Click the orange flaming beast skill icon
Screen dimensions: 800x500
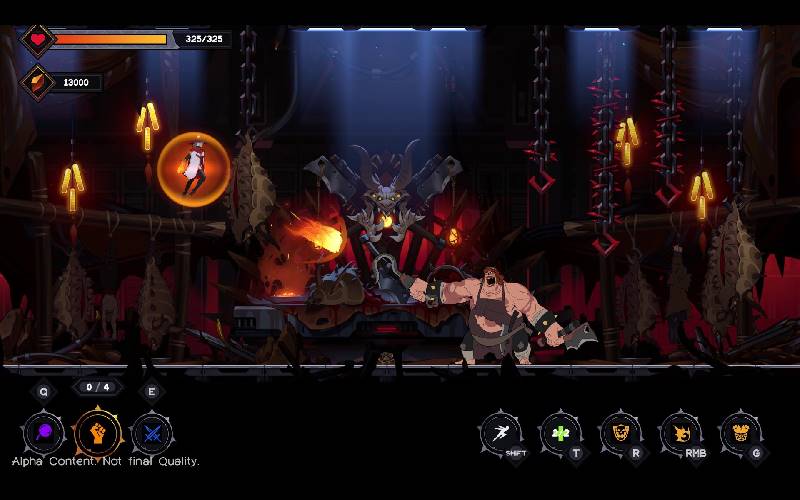tap(681, 433)
